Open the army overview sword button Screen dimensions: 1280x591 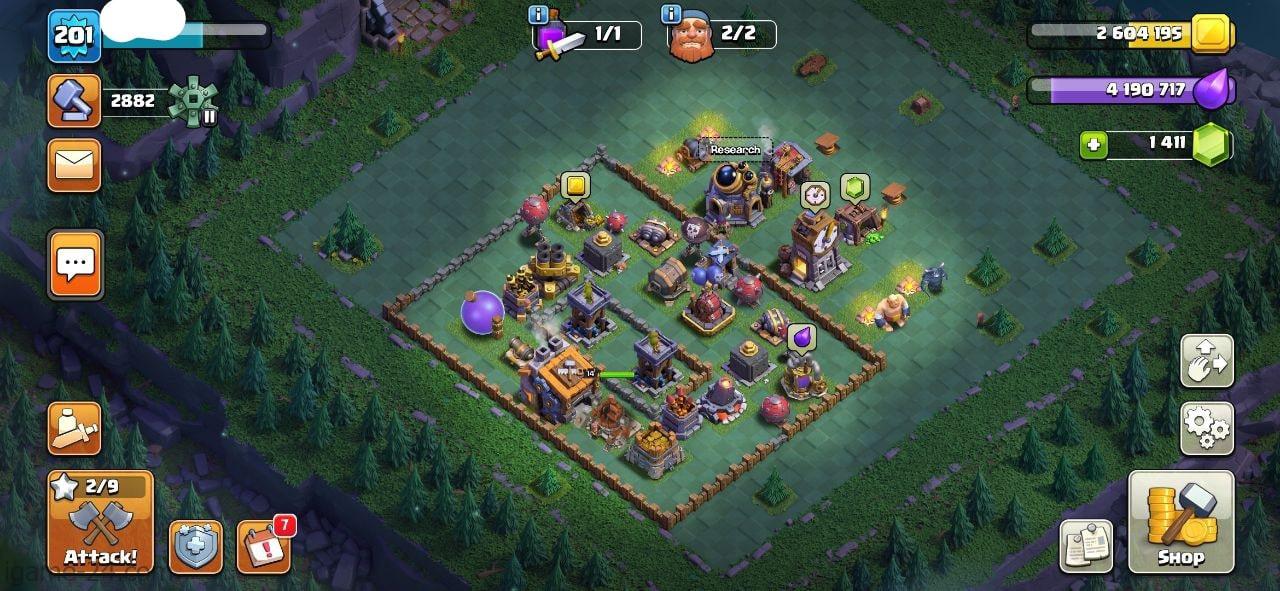coord(74,429)
